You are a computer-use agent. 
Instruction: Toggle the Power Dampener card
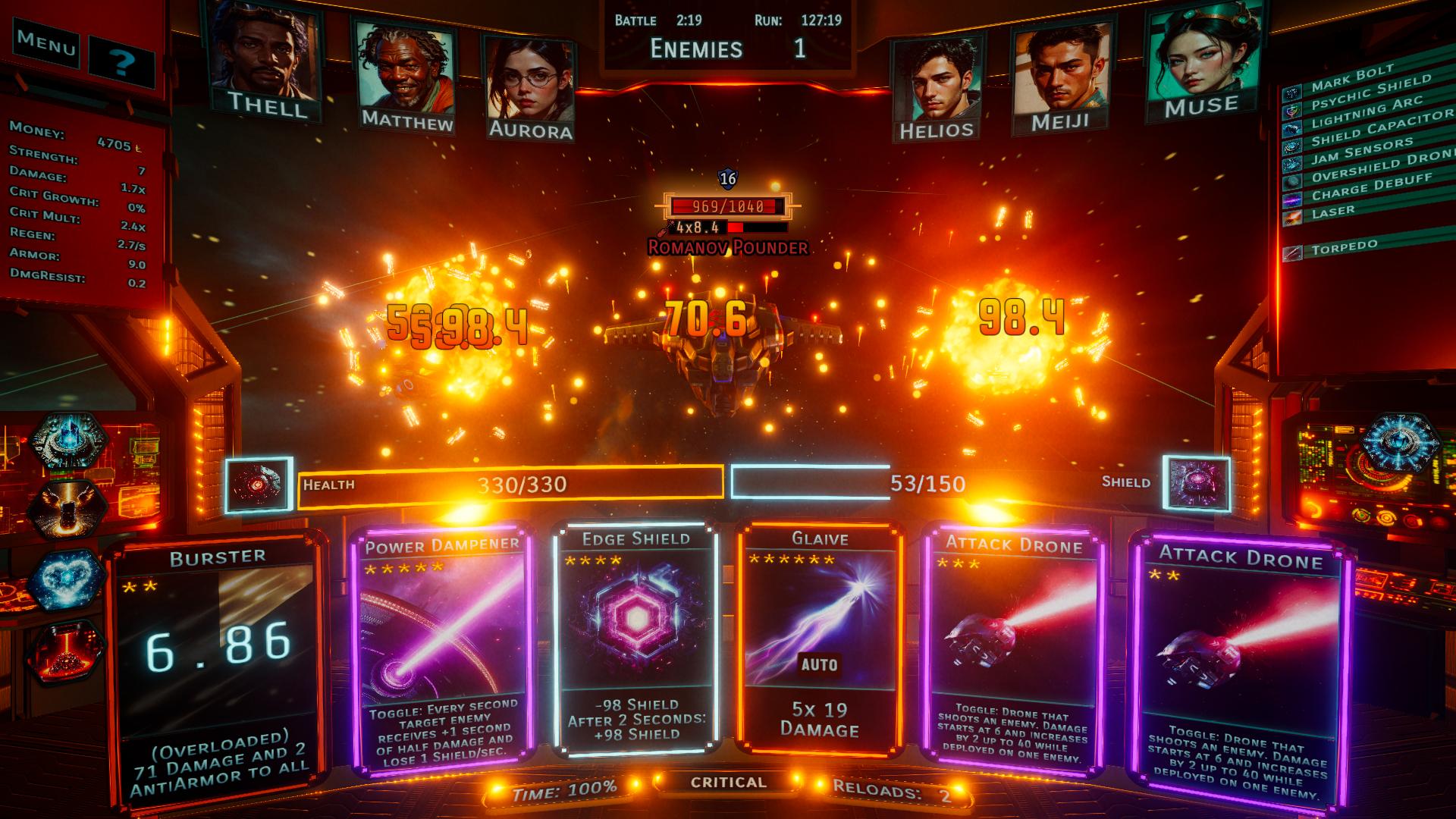coord(442,652)
